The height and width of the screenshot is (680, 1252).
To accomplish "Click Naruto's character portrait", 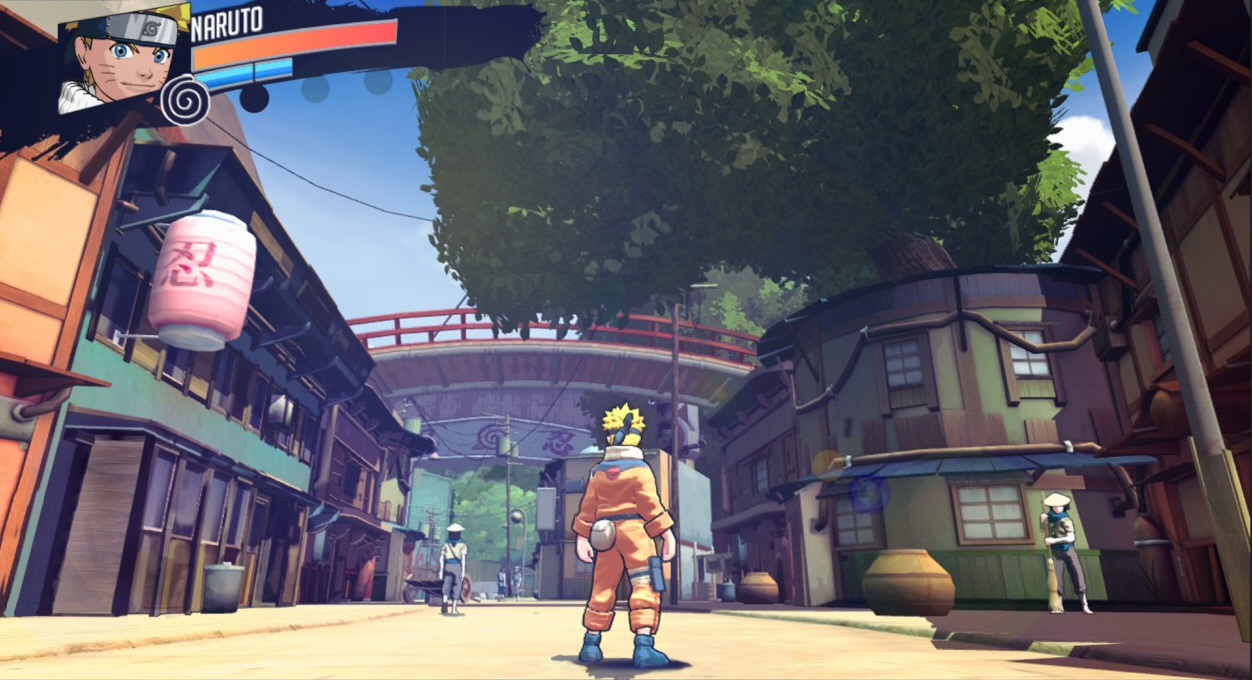I will pos(122,58).
